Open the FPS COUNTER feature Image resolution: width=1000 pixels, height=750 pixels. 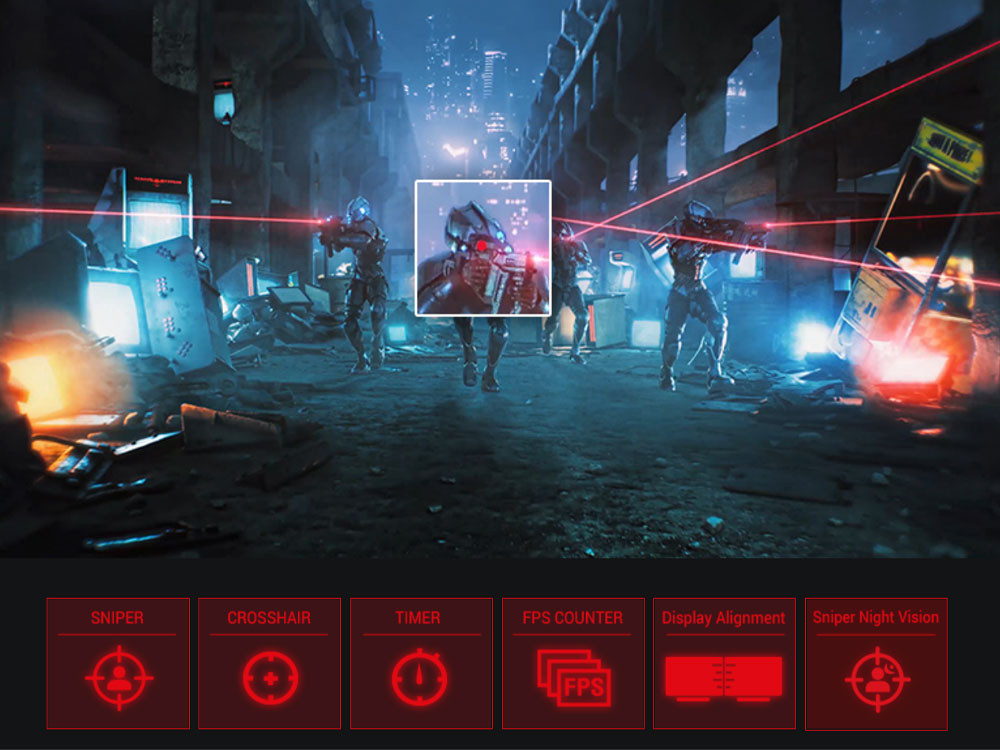[573, 663]
